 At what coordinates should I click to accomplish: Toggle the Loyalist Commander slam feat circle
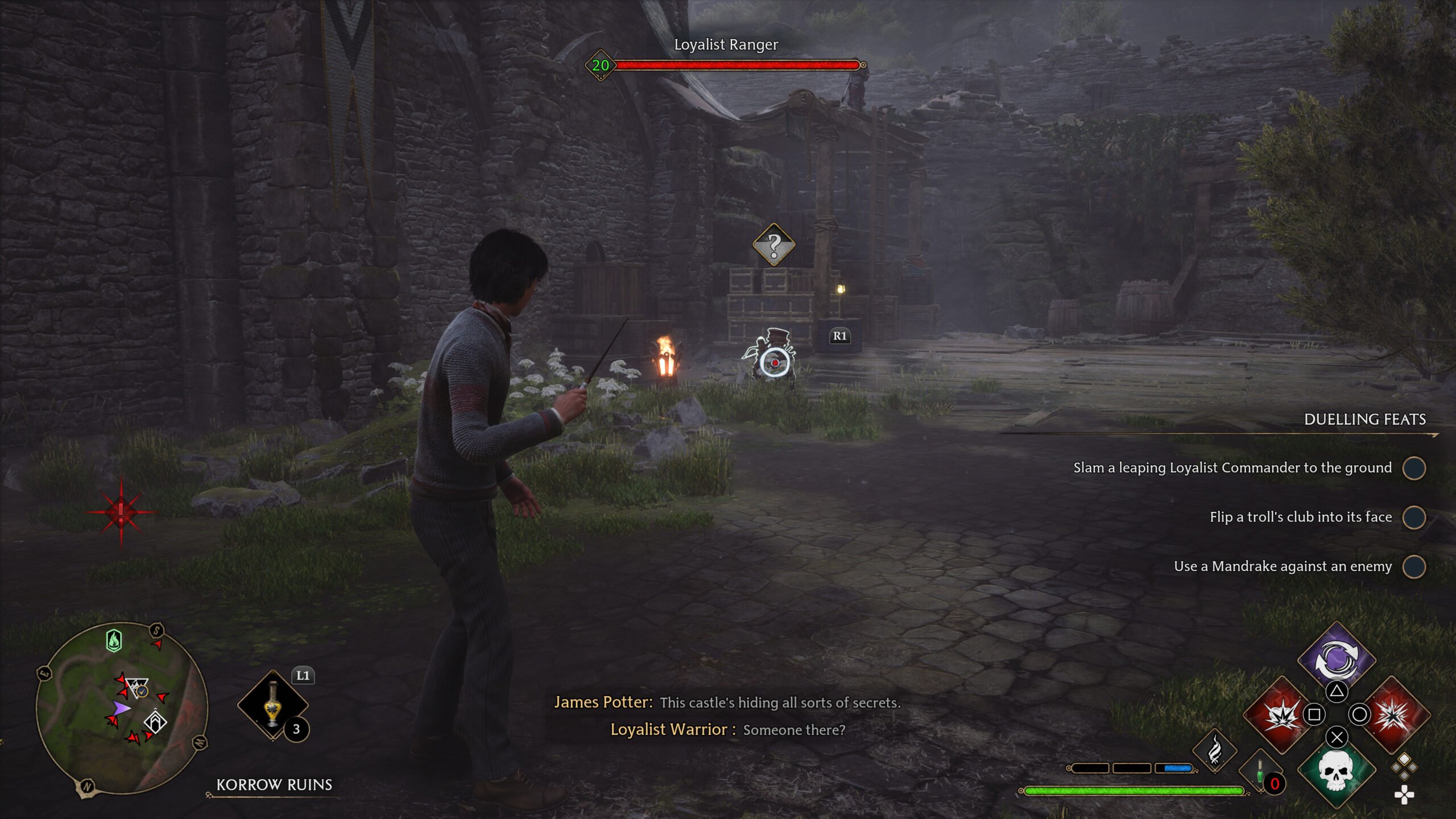click(x=1414, y=468)
